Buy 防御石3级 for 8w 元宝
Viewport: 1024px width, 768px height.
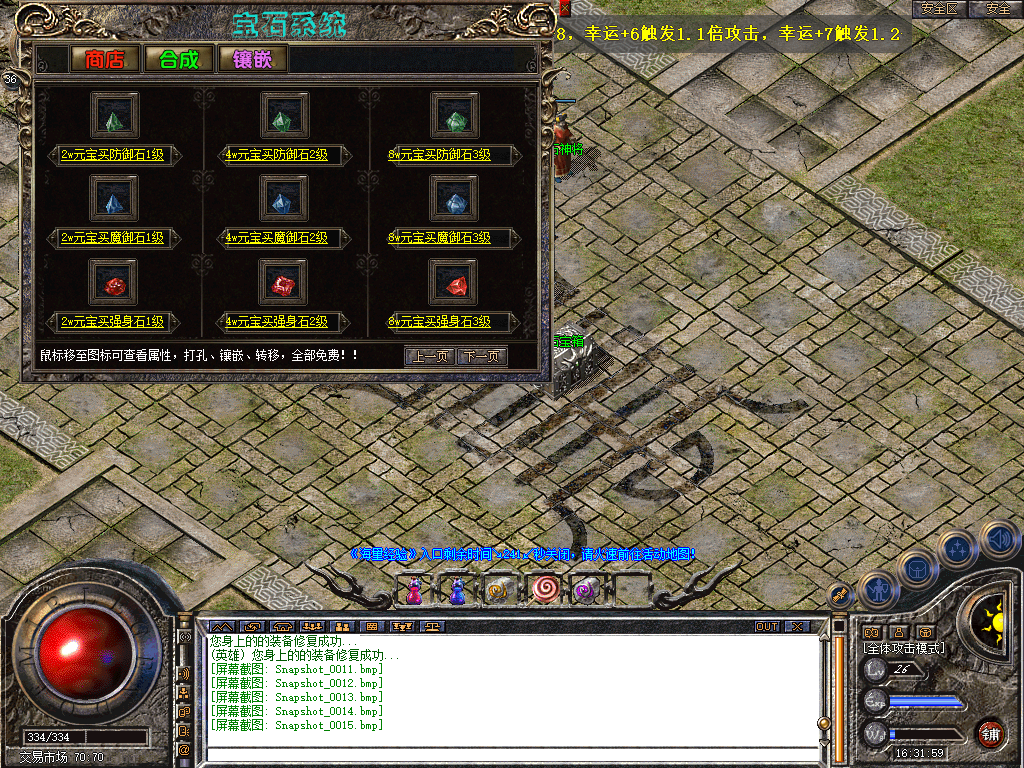440,155
